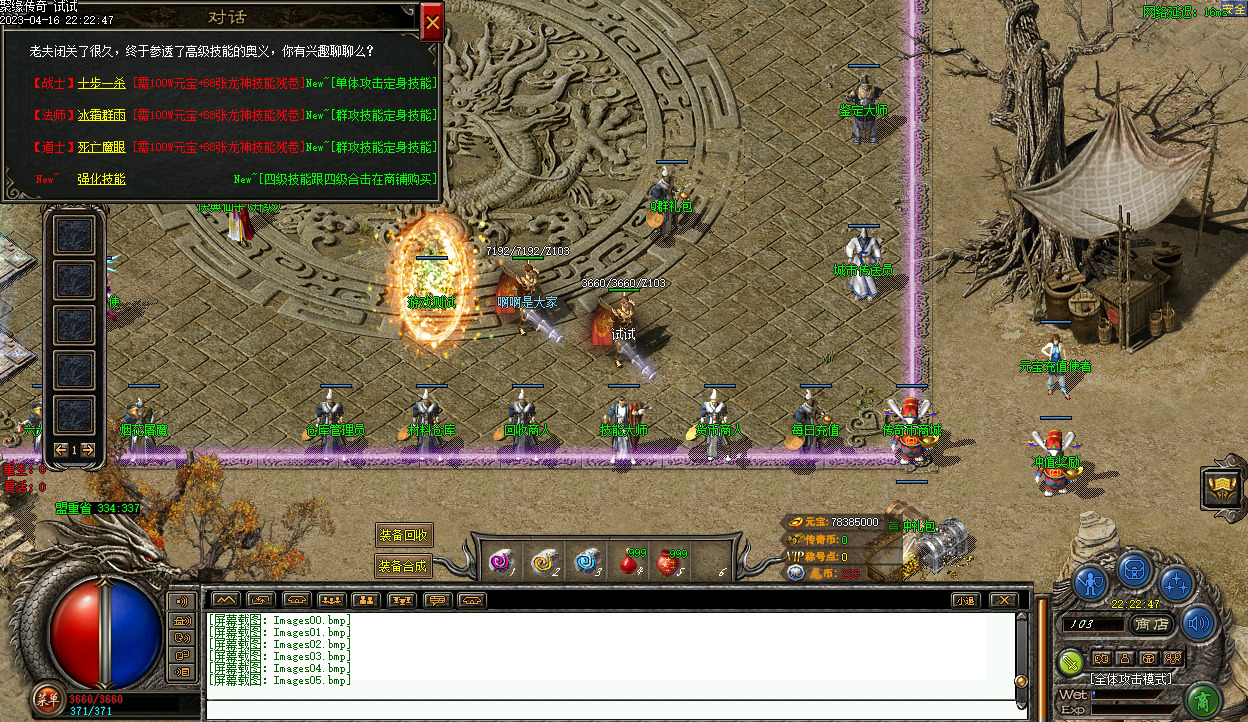Go to next page of side slots
Viewport: 1248px width, 722px height.
point(88,450)
